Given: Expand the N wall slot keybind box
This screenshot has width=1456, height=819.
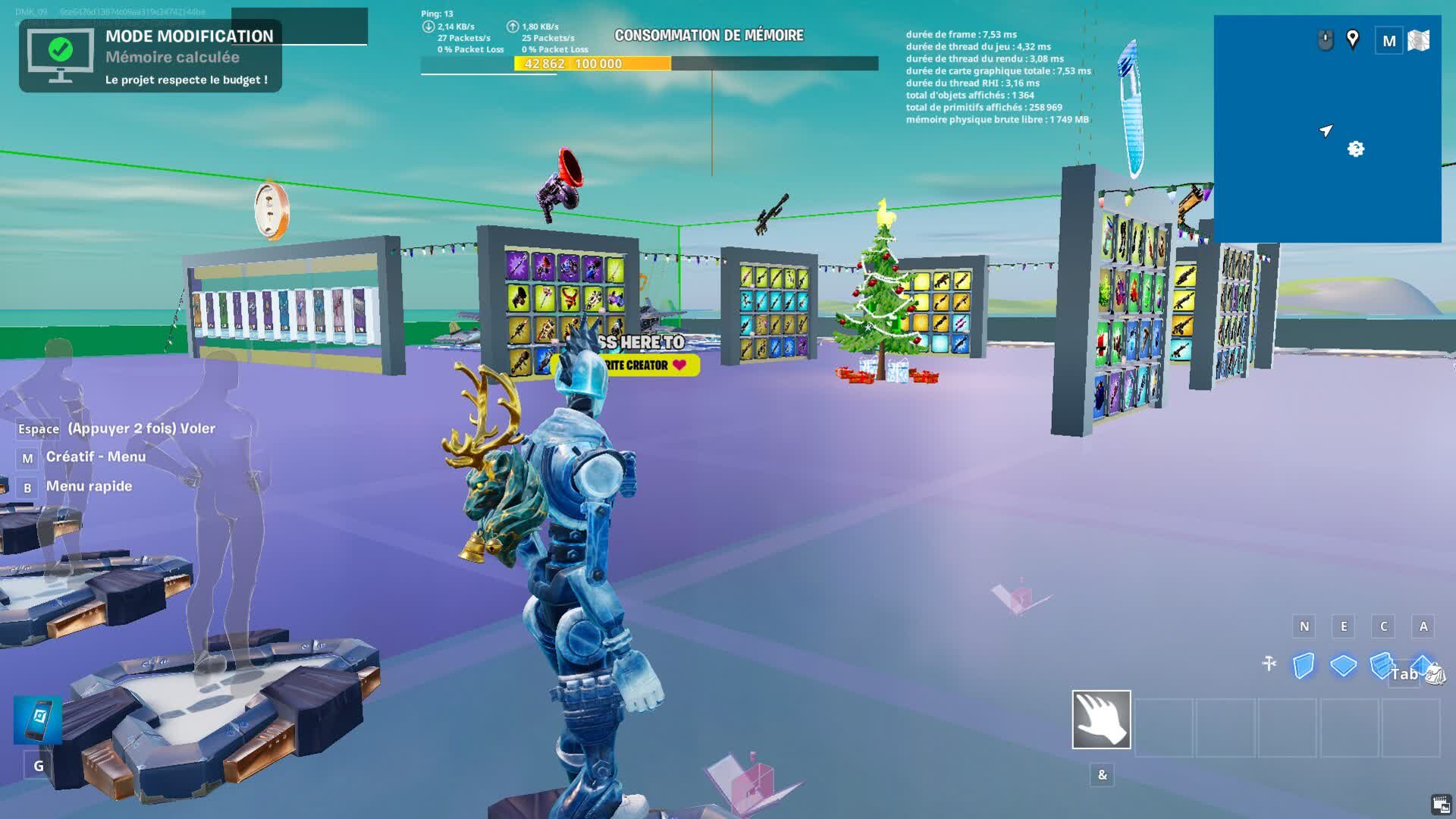Looking at the screenshot, I should (x=1304, y=626).
